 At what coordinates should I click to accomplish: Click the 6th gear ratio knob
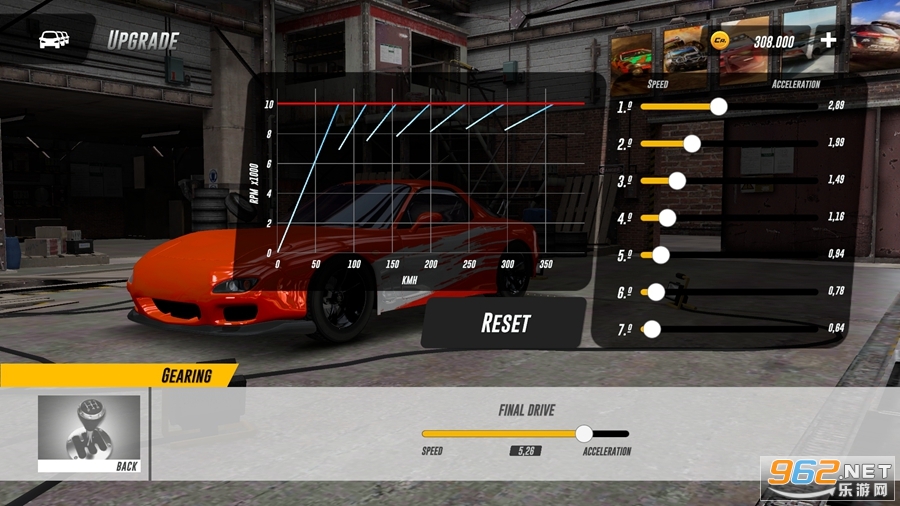pos(656,291)
